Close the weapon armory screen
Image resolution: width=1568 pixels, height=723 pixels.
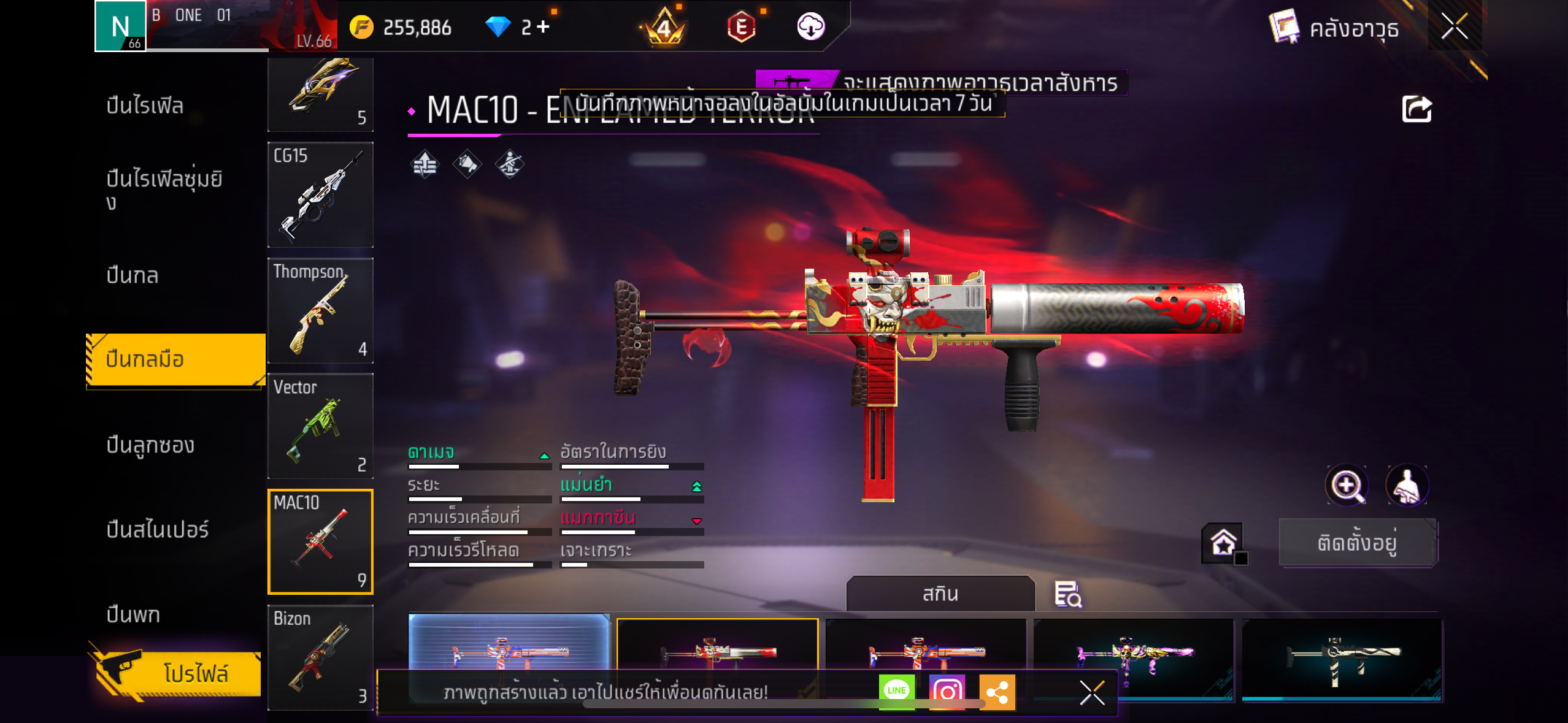[x=1454, y=26]
